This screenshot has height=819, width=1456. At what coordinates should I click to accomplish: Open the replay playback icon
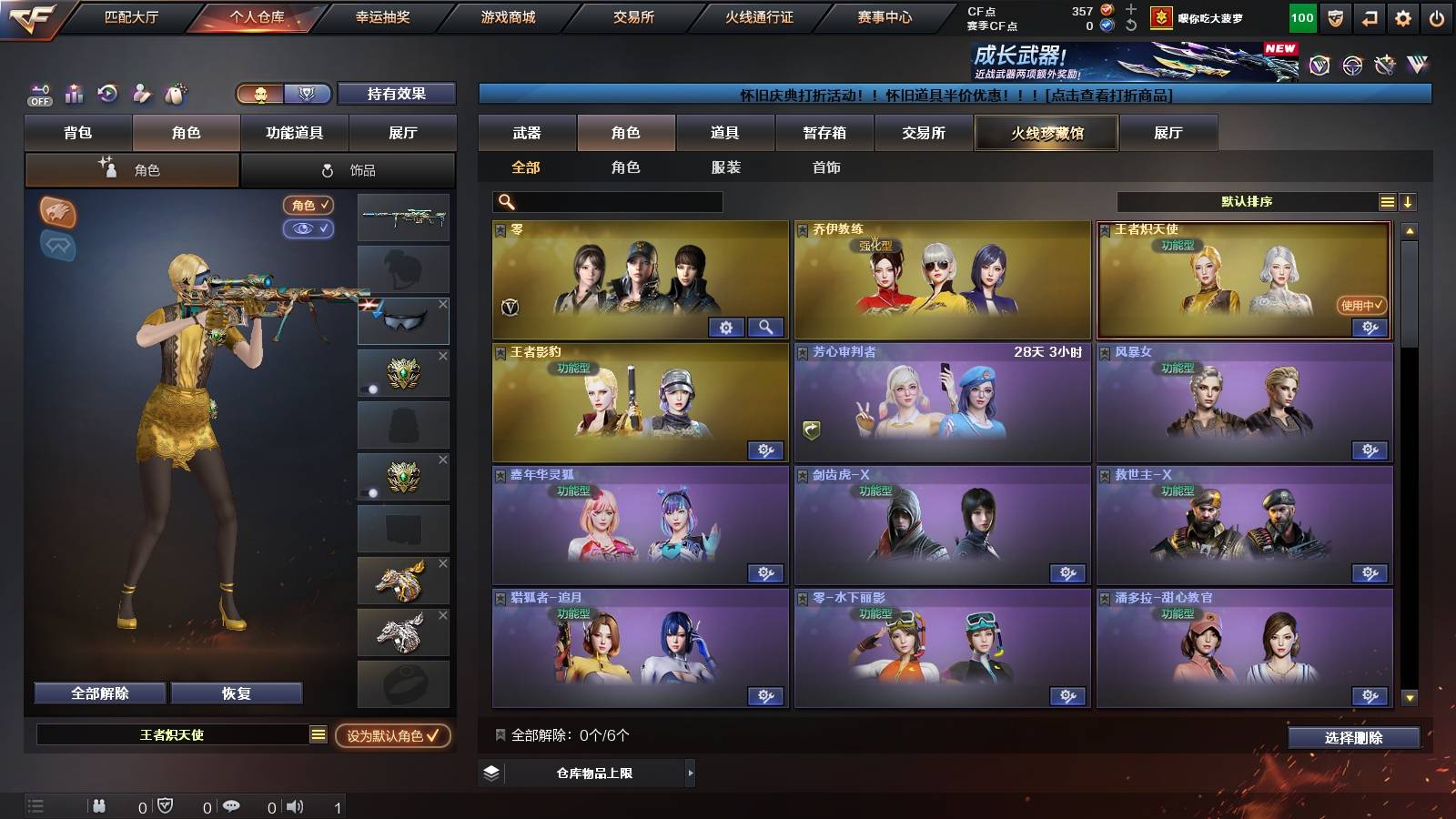pyautogui.click(x=107, y=93)
